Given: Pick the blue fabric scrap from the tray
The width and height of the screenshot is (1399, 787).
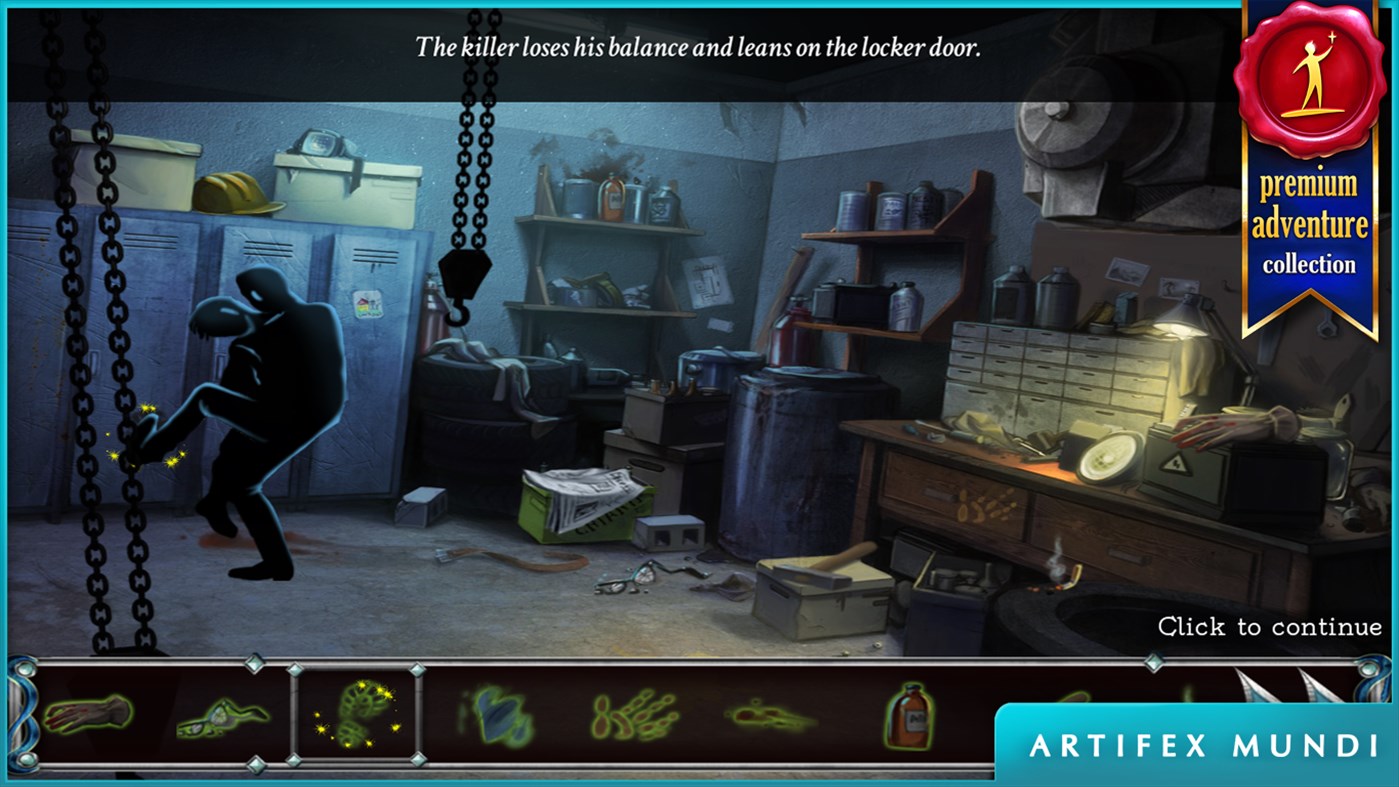Looking at the screenshot, I should click(x=500, y=714).
